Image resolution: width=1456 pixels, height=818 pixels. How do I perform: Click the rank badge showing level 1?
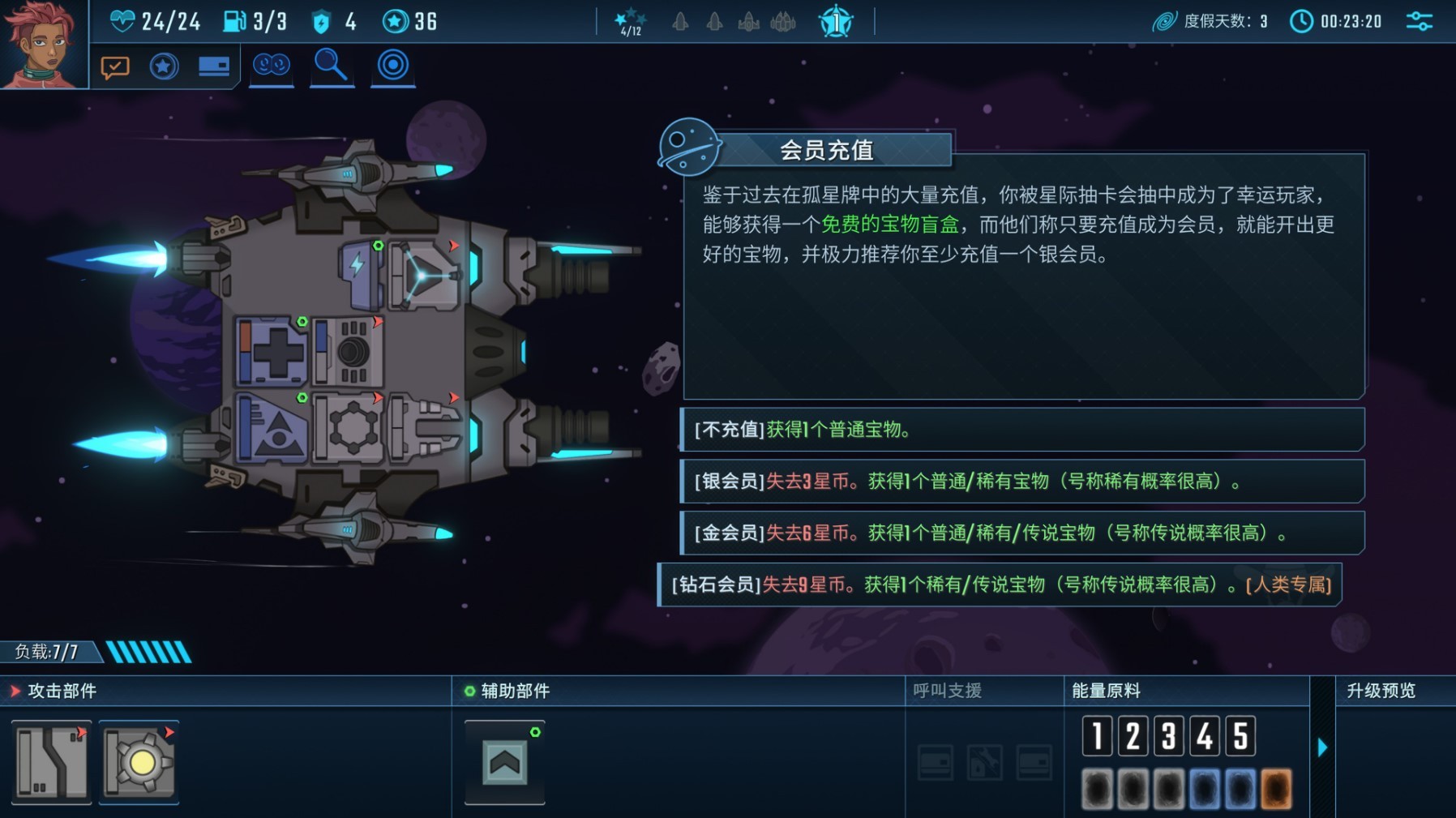(835, 22)
